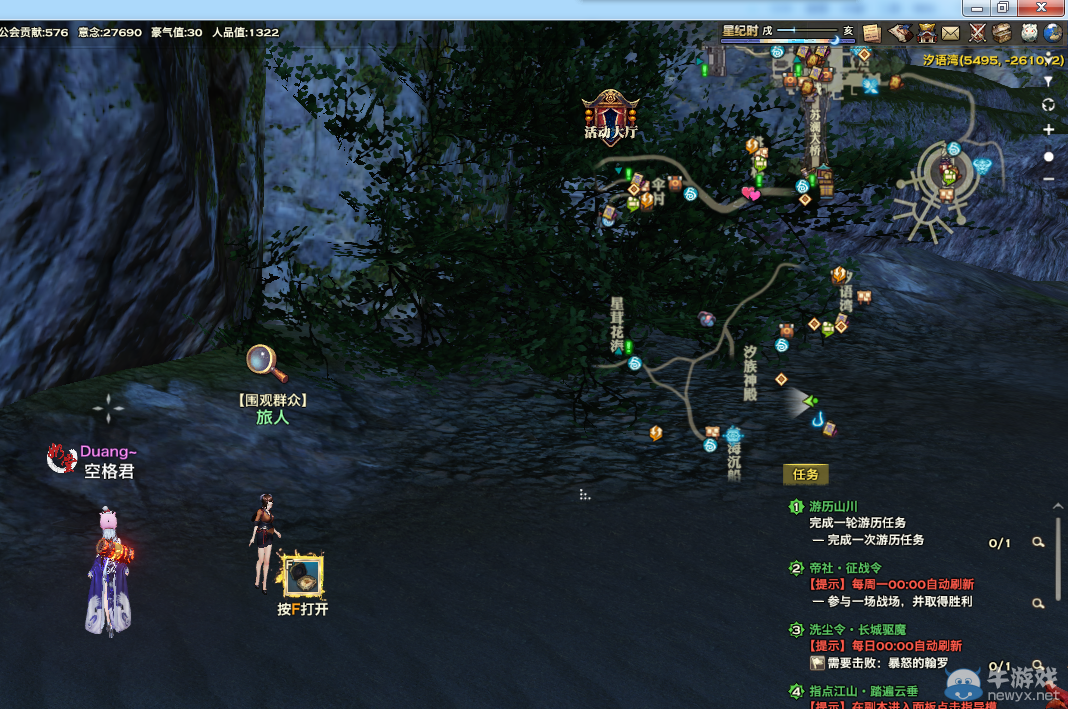This screenshot has width=1068, height=709.
Task: Click the magnifier beside 完成一次游历任务
Action: [1039, 542]
